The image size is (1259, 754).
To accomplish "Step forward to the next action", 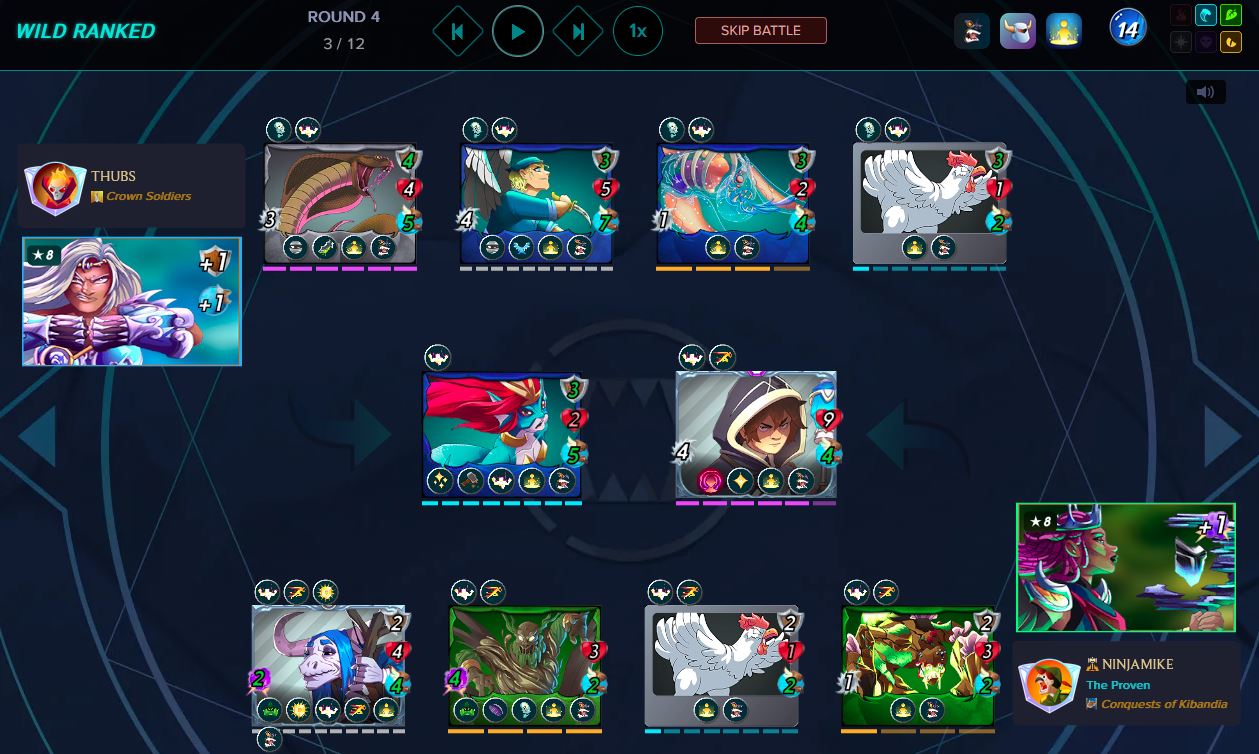I will 578,32.
